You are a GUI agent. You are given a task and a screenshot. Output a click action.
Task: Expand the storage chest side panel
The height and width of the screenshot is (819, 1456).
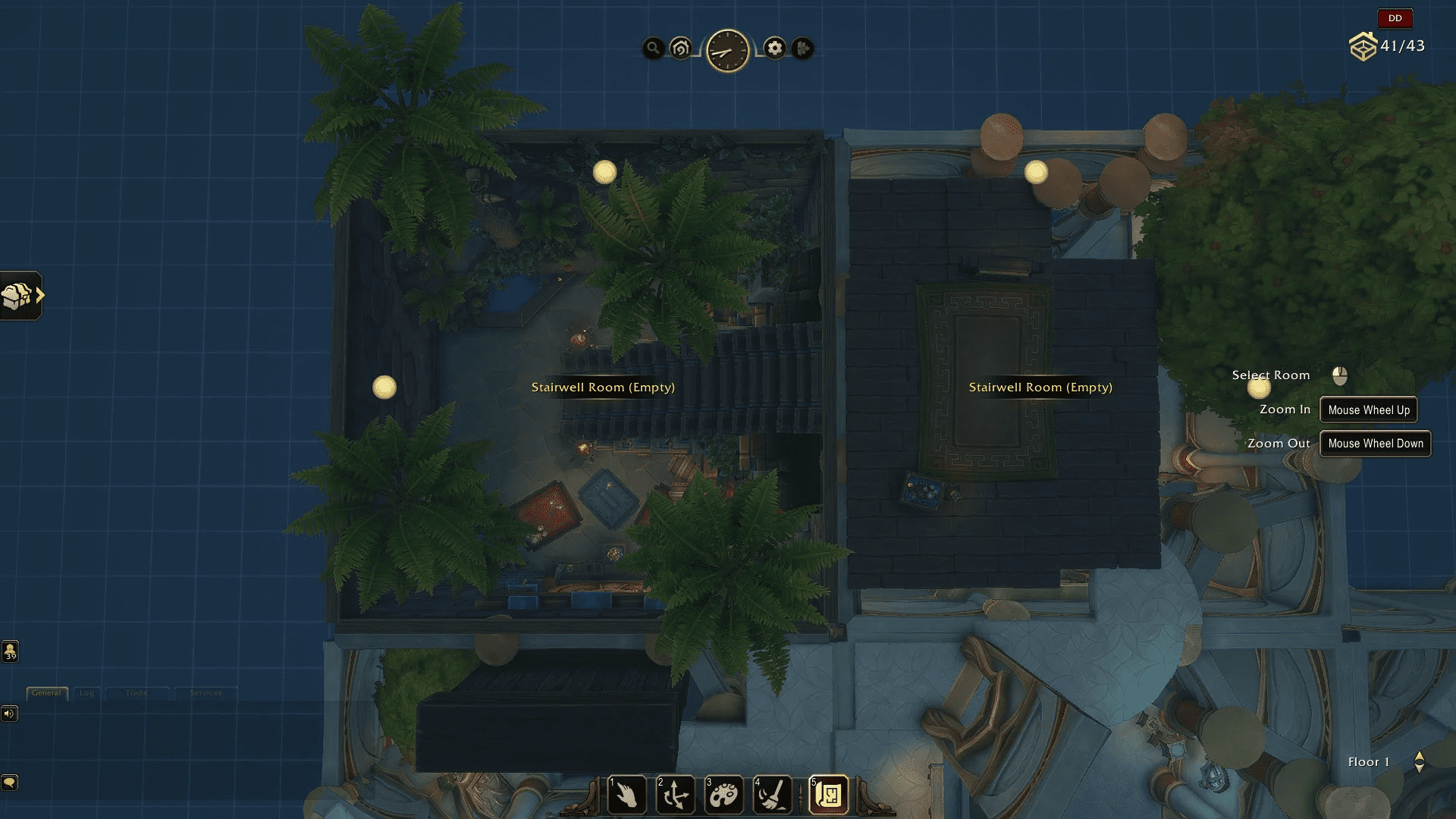[21, 296]
